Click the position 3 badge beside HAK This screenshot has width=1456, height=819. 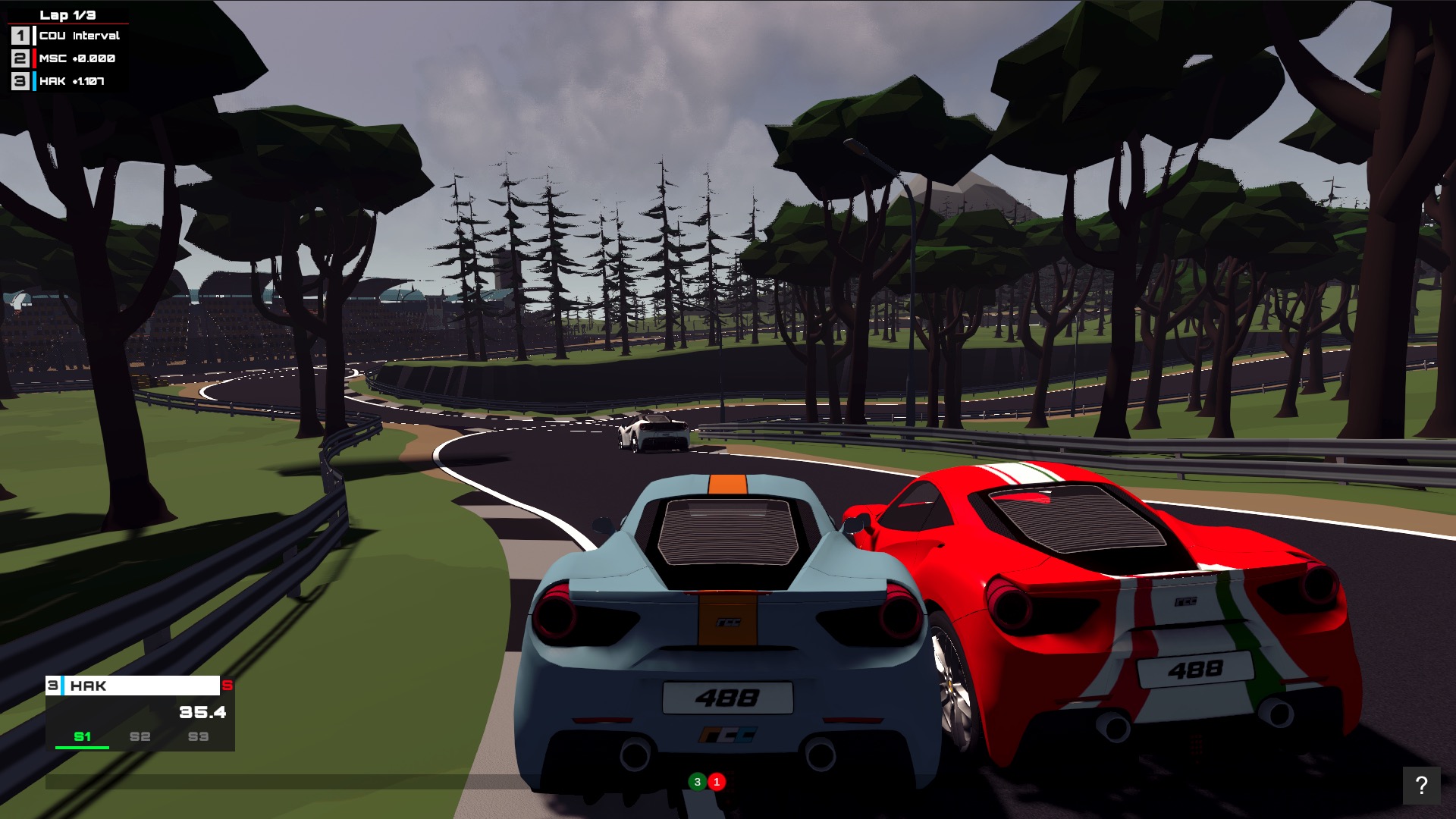click(20, 79)
